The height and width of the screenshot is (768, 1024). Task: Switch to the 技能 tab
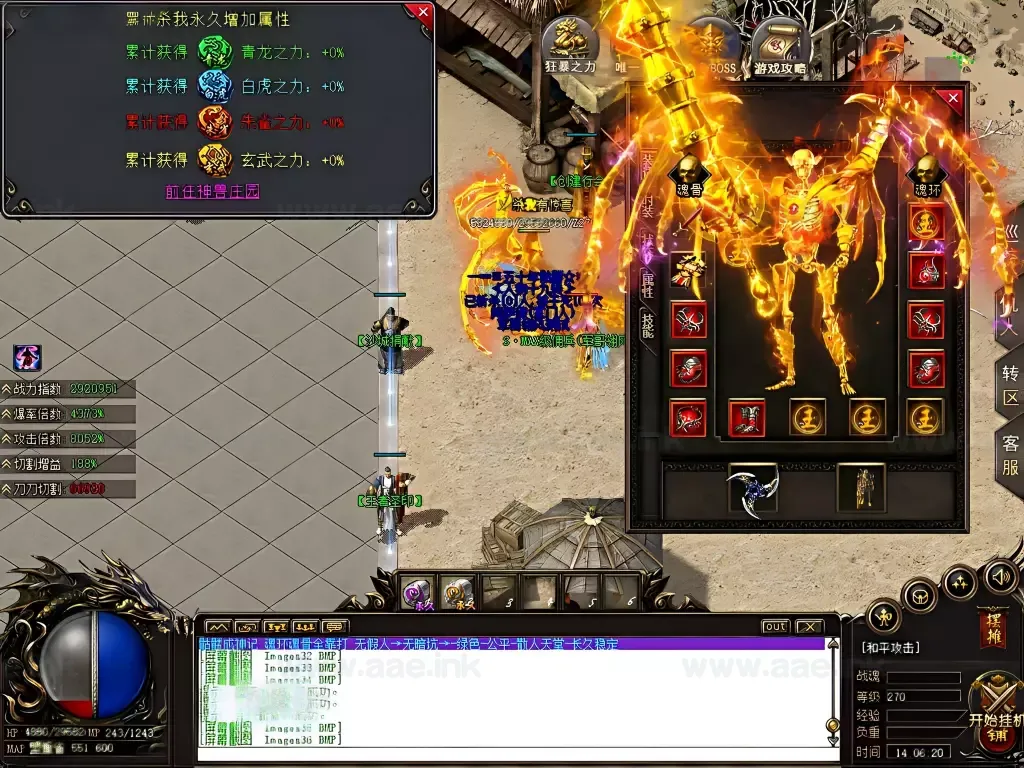click(647, 322)
